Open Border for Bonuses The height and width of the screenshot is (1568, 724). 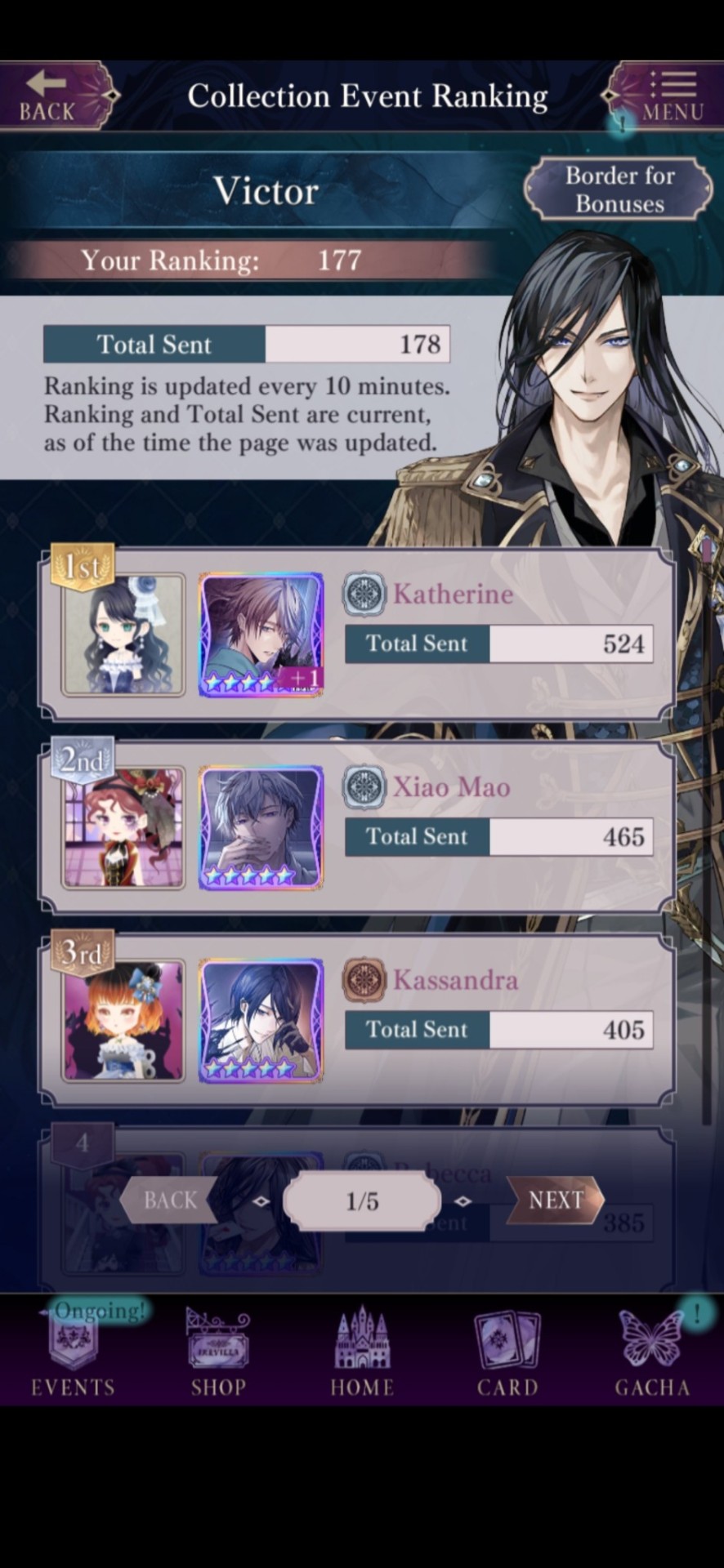click(x=619, y=189)
